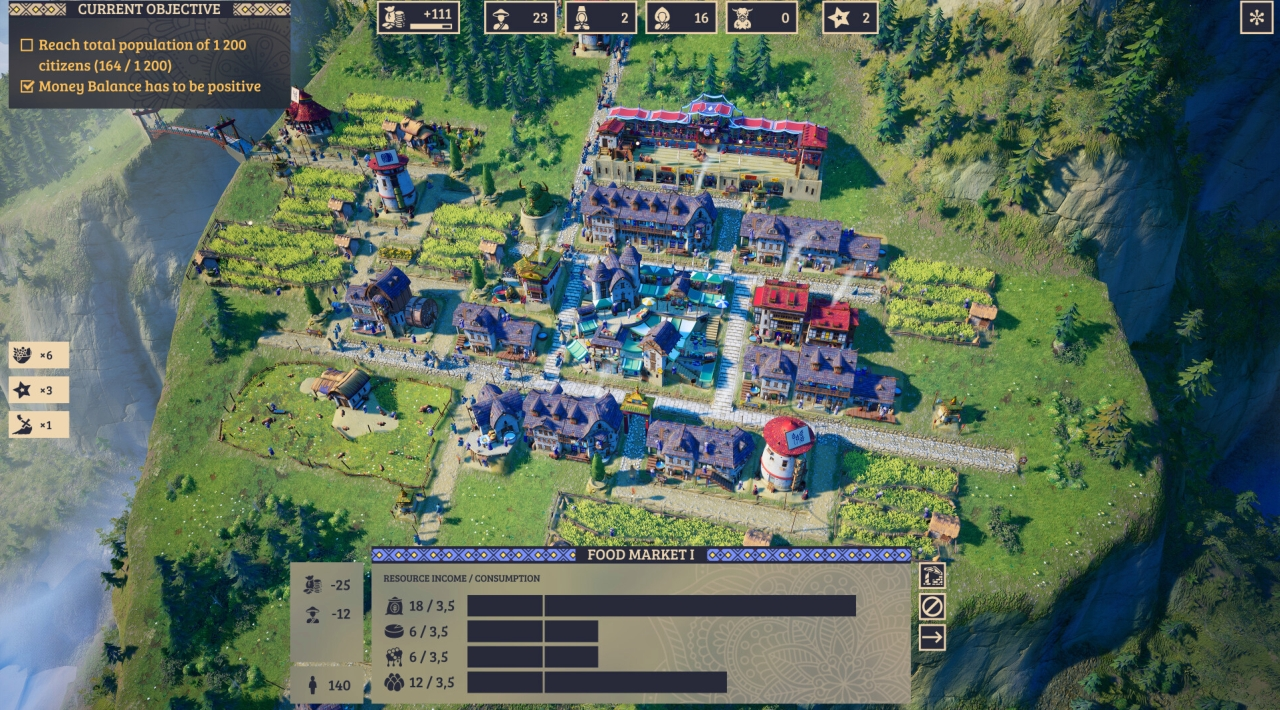
Task: Click the Current Objective panel header
Action: (x=149, y=10)
